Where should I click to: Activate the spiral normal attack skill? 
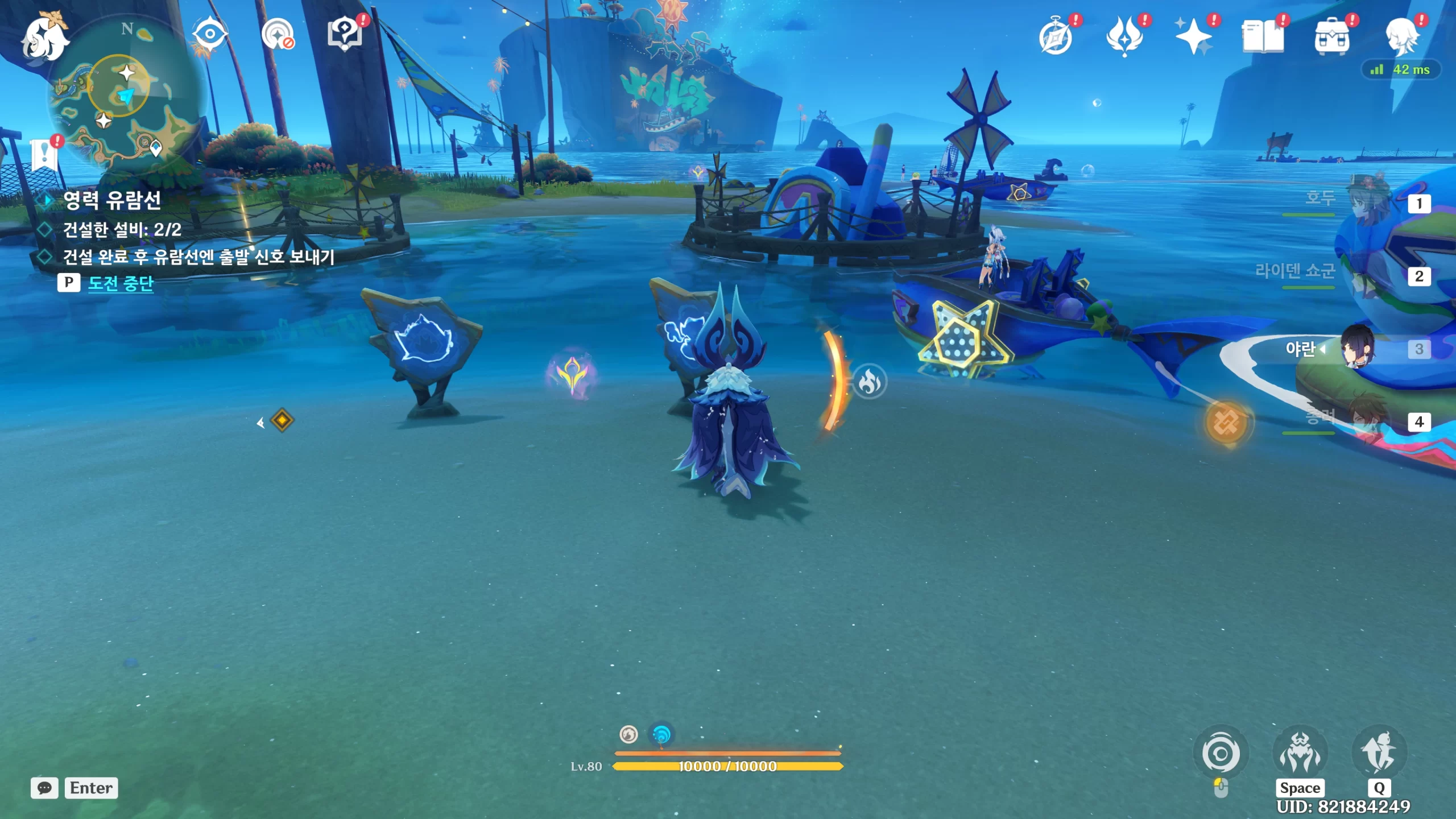(1221, 754)
